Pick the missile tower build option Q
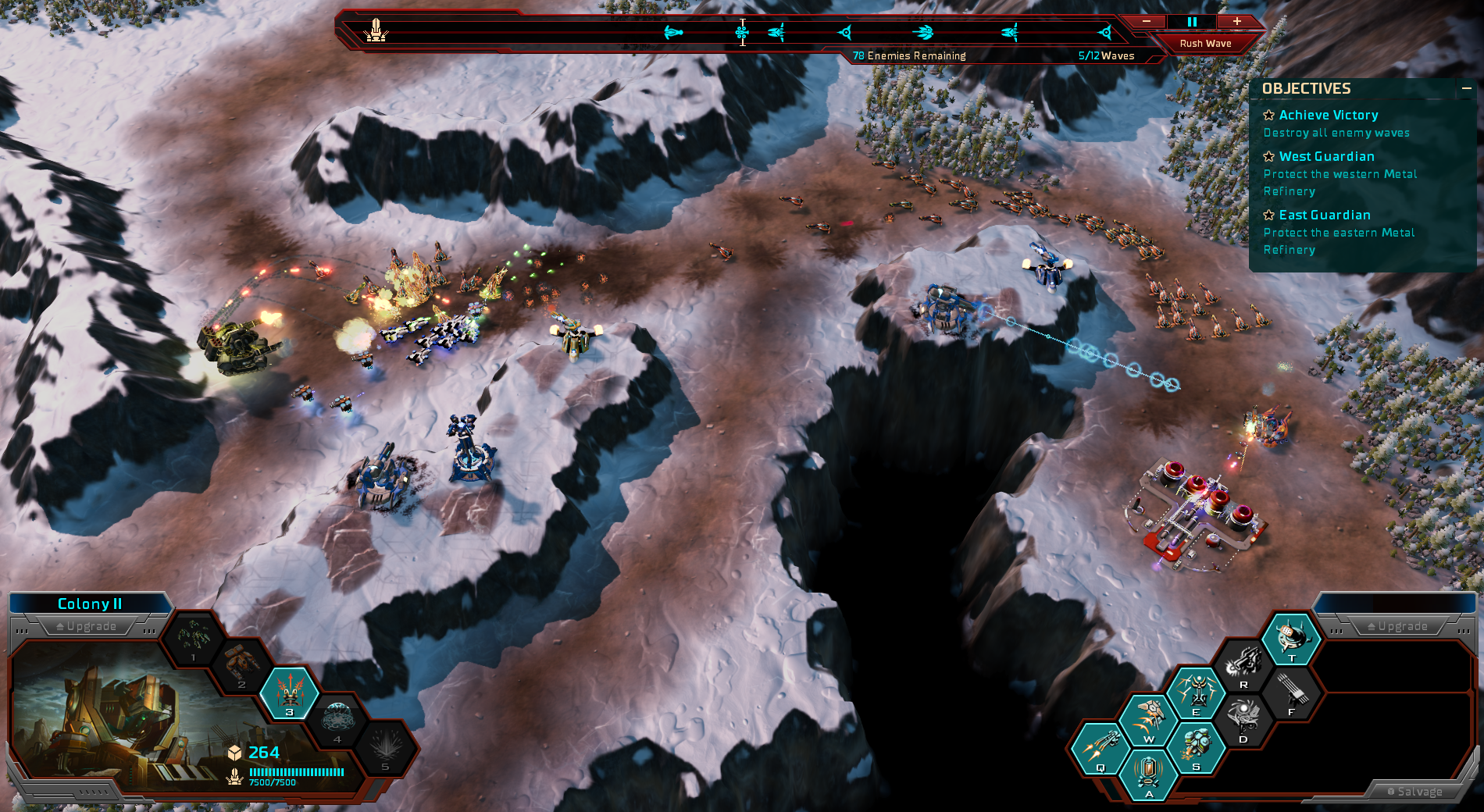 point(1100,747)
